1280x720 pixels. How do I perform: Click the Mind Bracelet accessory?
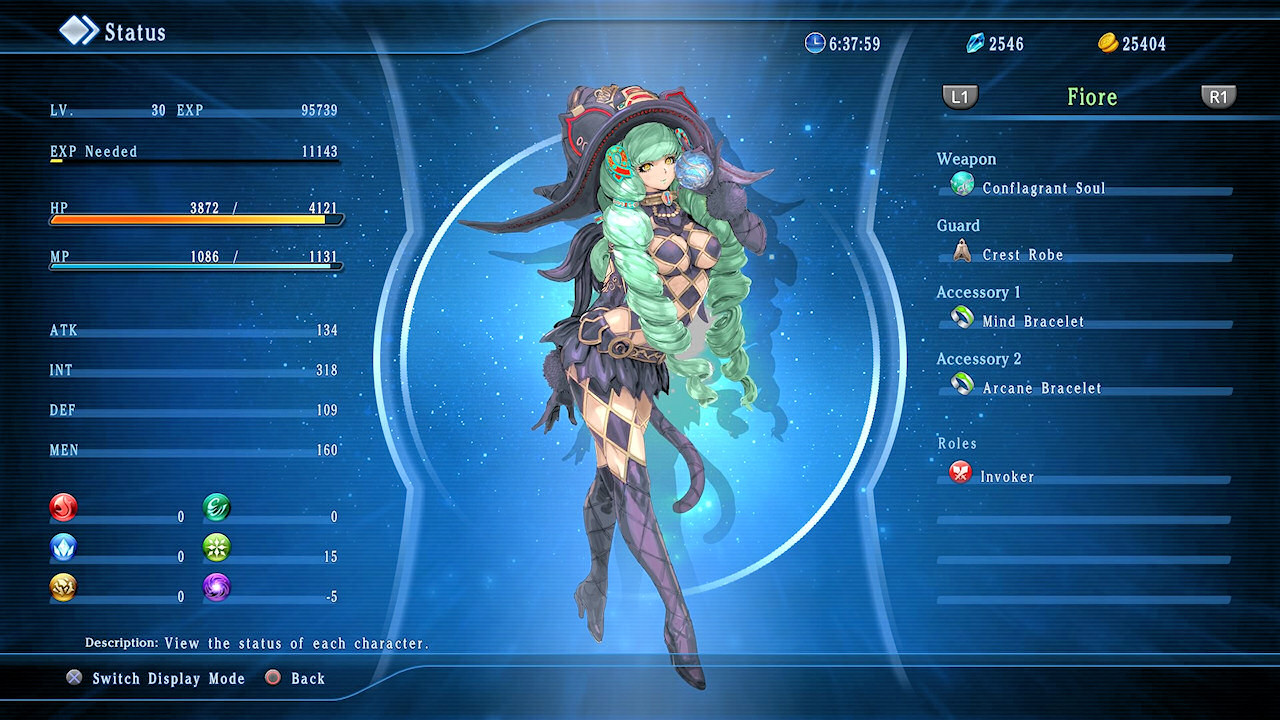click(x=1032, y=321)
